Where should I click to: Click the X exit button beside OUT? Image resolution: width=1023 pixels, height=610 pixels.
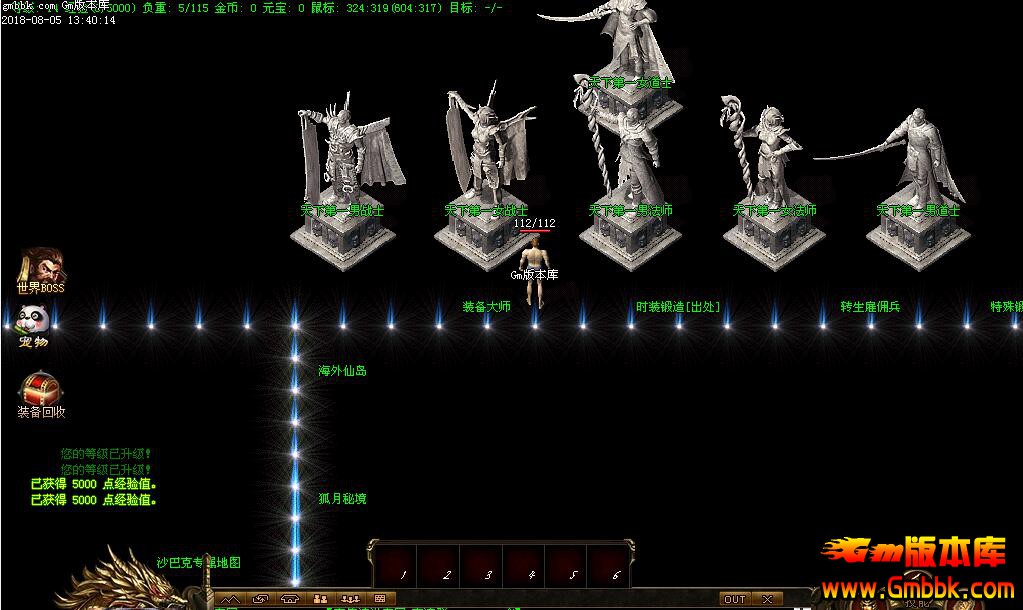(767, 599)
